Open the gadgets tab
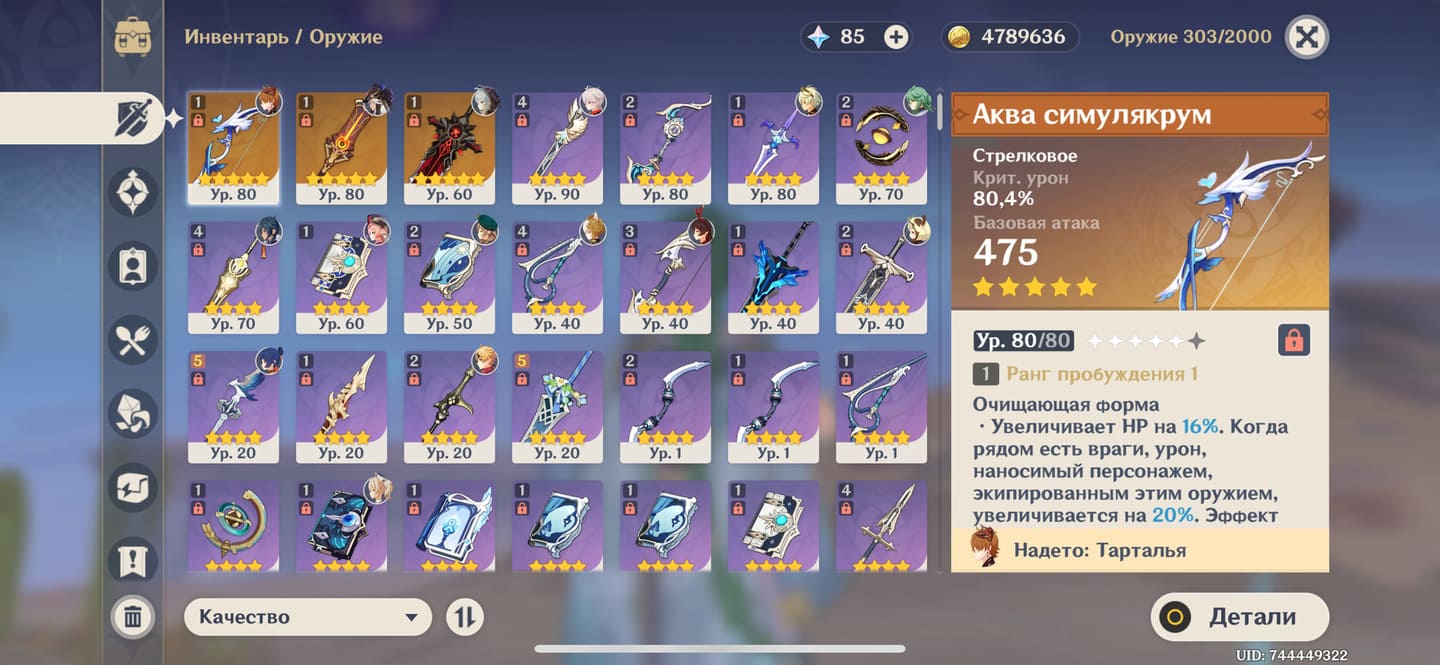Screen dimensions: 1440x665 coord(133,487)
